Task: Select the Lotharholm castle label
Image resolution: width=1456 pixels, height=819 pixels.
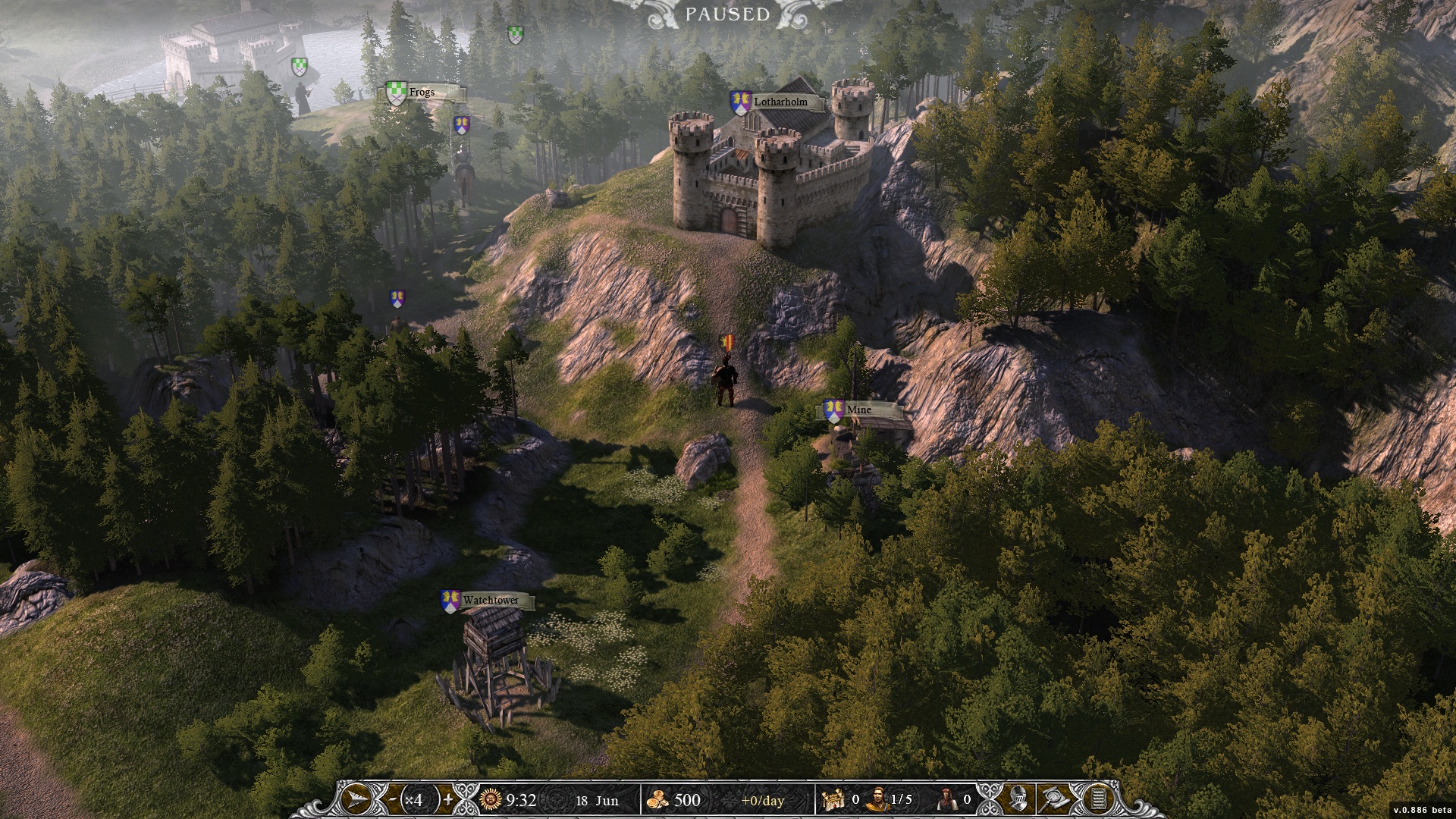Action: point(780,102)
